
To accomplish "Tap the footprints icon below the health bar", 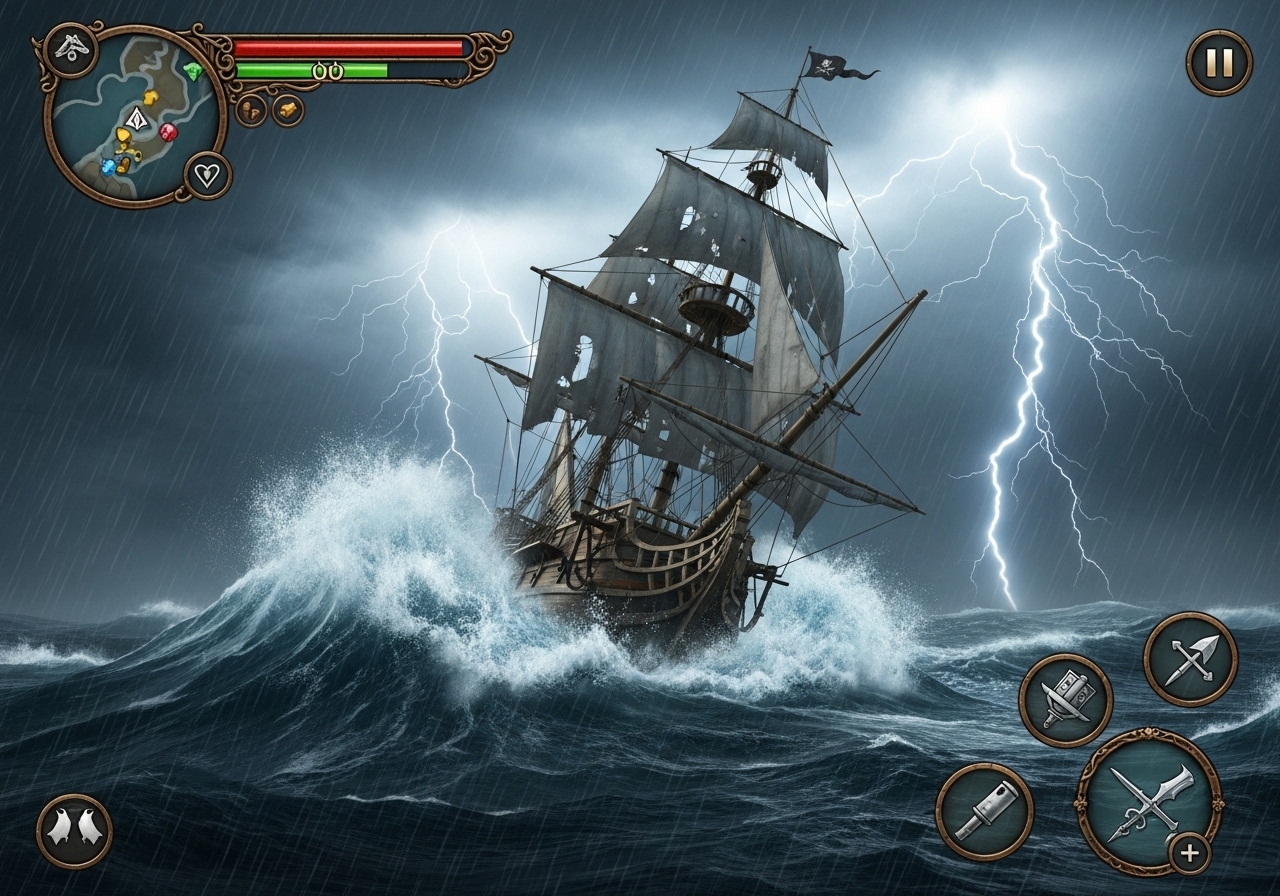I will 251,109.
